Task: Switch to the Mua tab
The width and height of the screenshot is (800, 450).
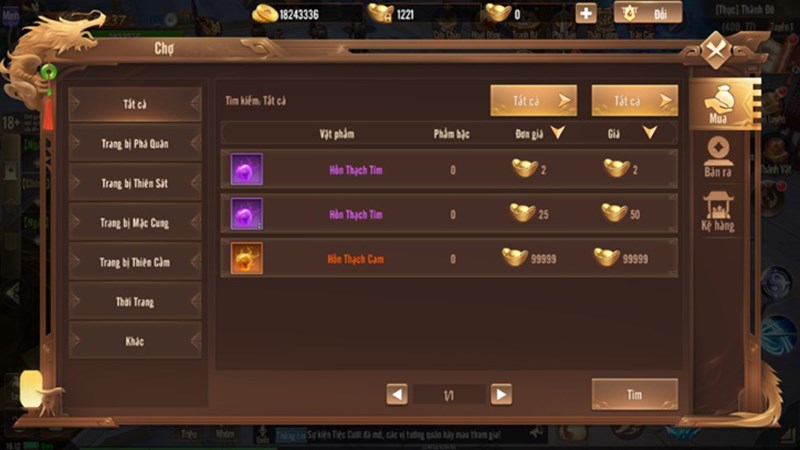Action: (x=718, y=105)
